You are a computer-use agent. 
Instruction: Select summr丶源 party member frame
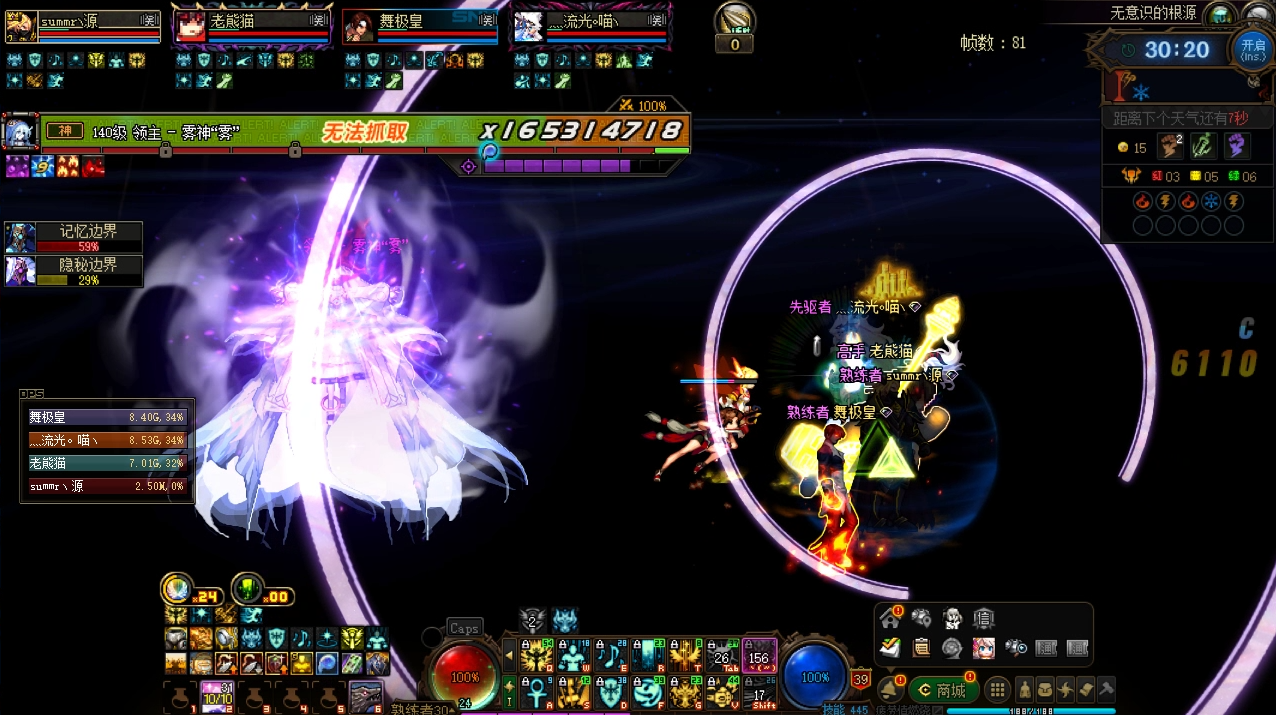(84, 26)
